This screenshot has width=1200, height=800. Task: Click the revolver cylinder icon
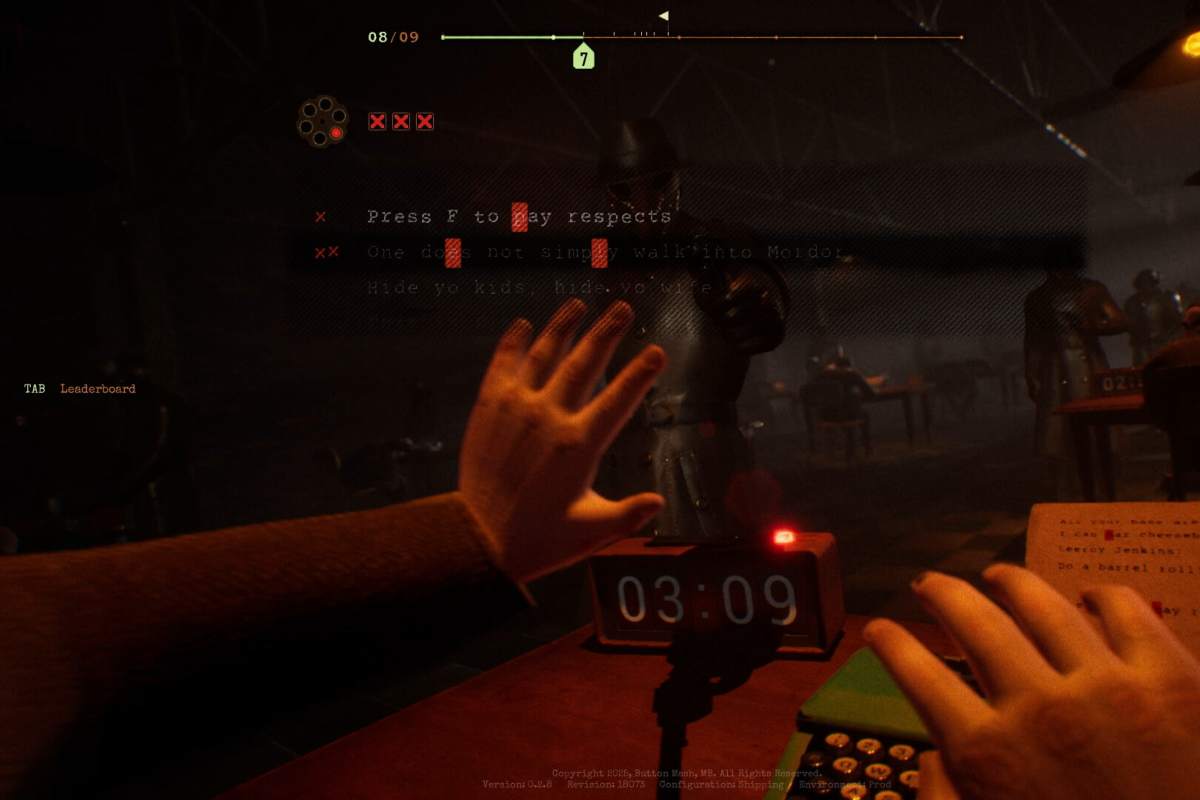pos(322,121)
